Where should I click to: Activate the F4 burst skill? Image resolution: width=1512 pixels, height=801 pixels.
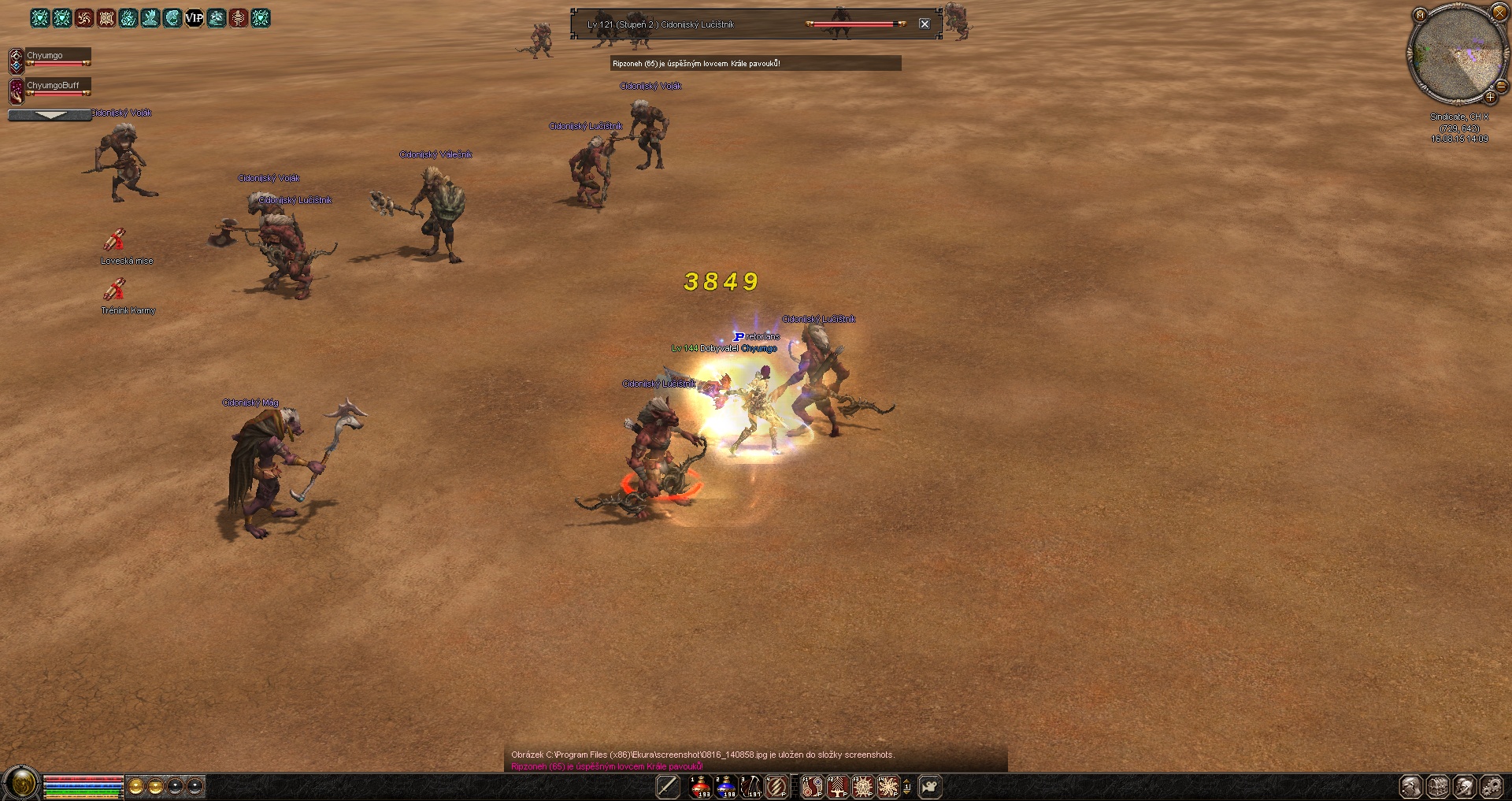[888, 786]
